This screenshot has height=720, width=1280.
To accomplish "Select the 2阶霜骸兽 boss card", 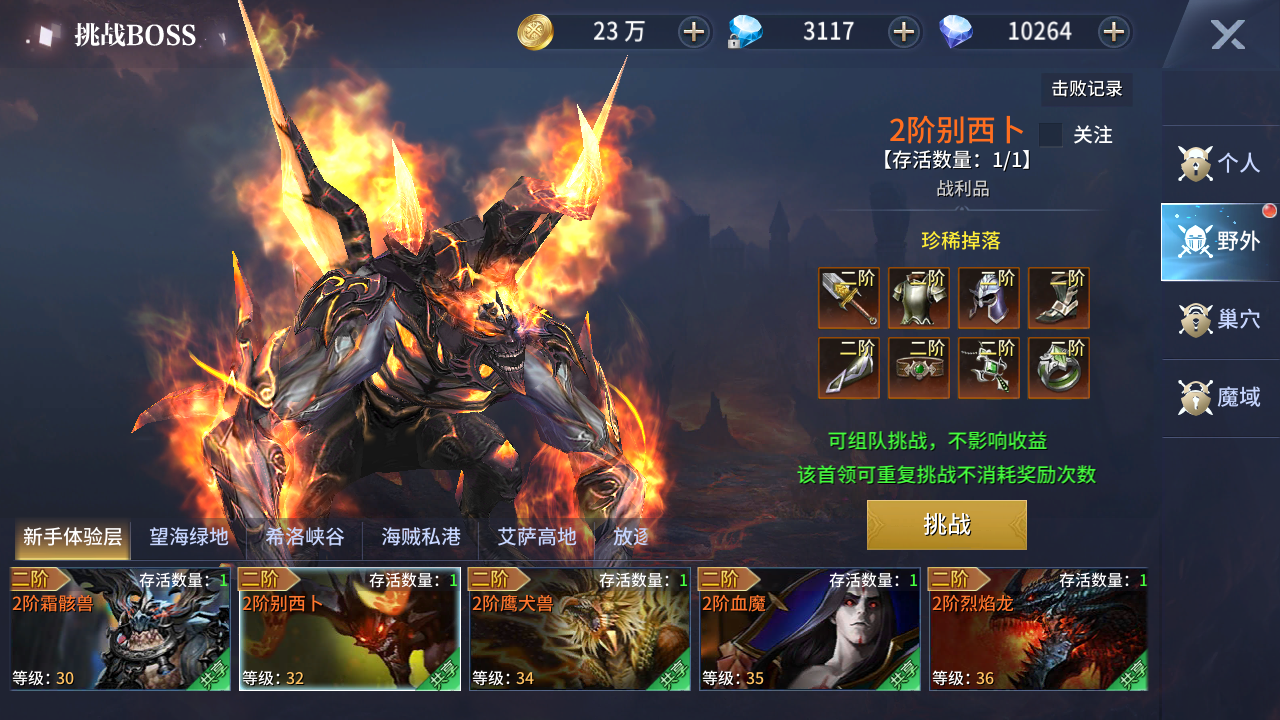I will pos(120,629).
